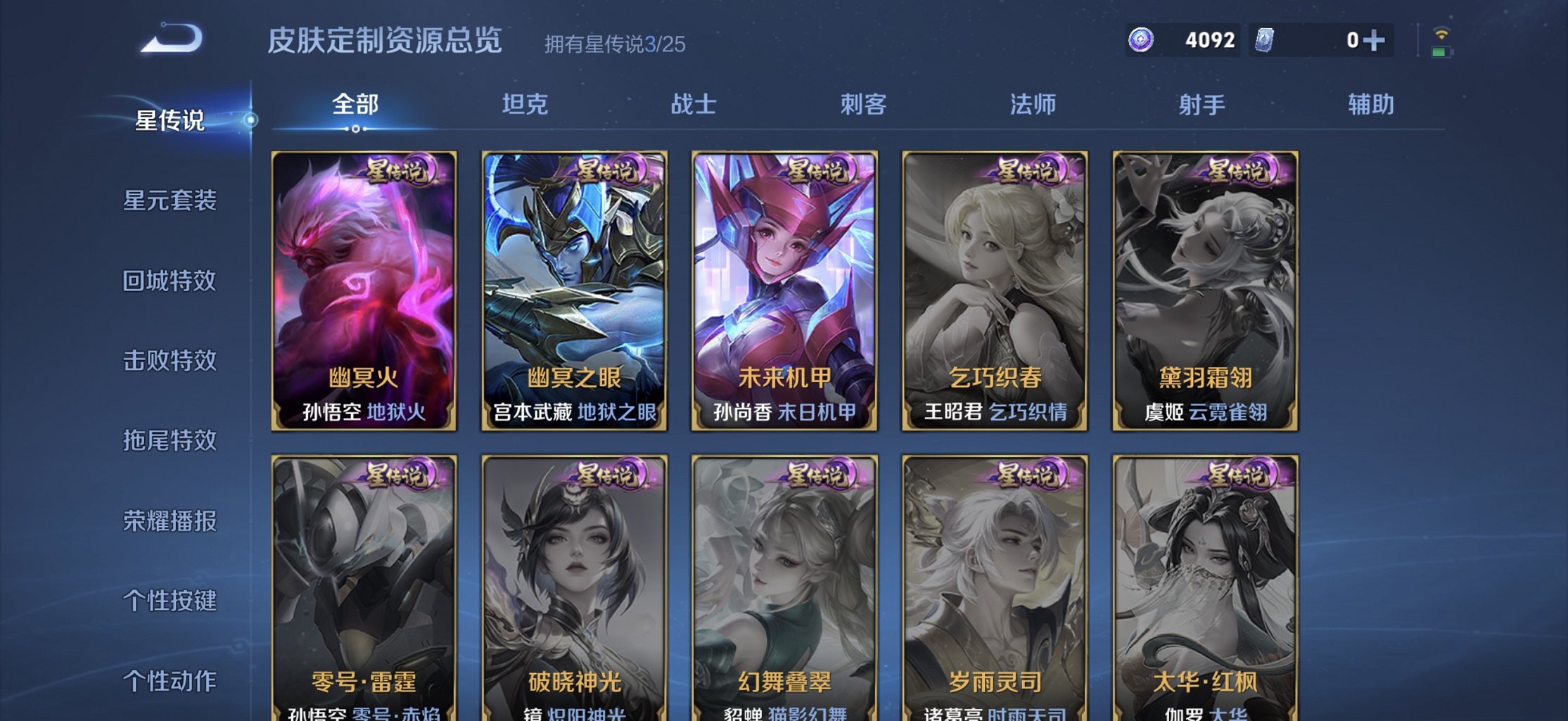The width and height of the screenshot is (1568, 721).
Task: Switch to the 法师 tab
Action: [x=1031, y=103]
